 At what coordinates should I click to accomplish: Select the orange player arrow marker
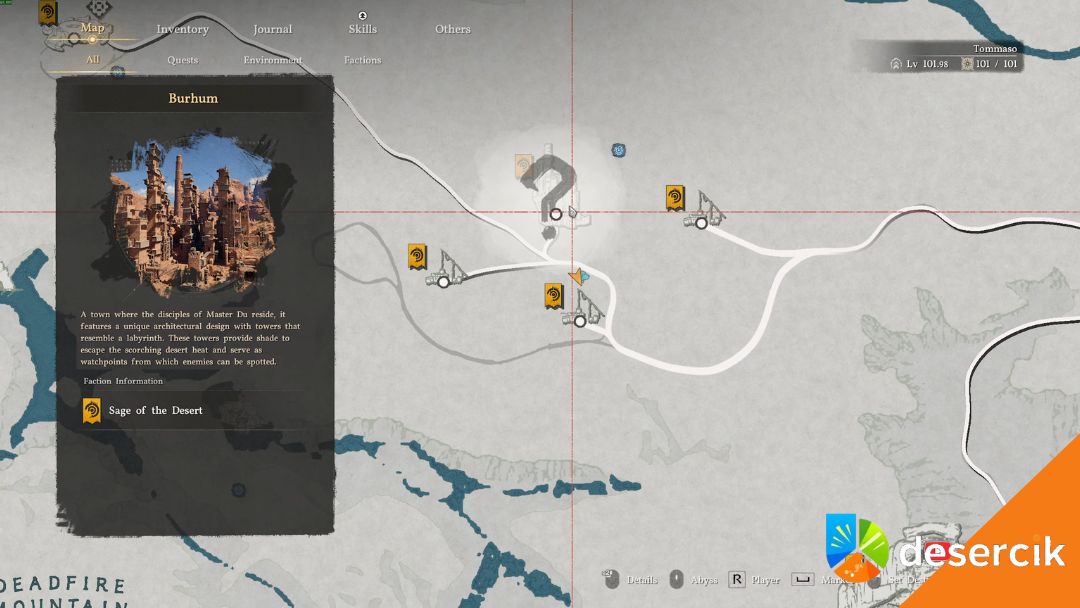point(577,276)
